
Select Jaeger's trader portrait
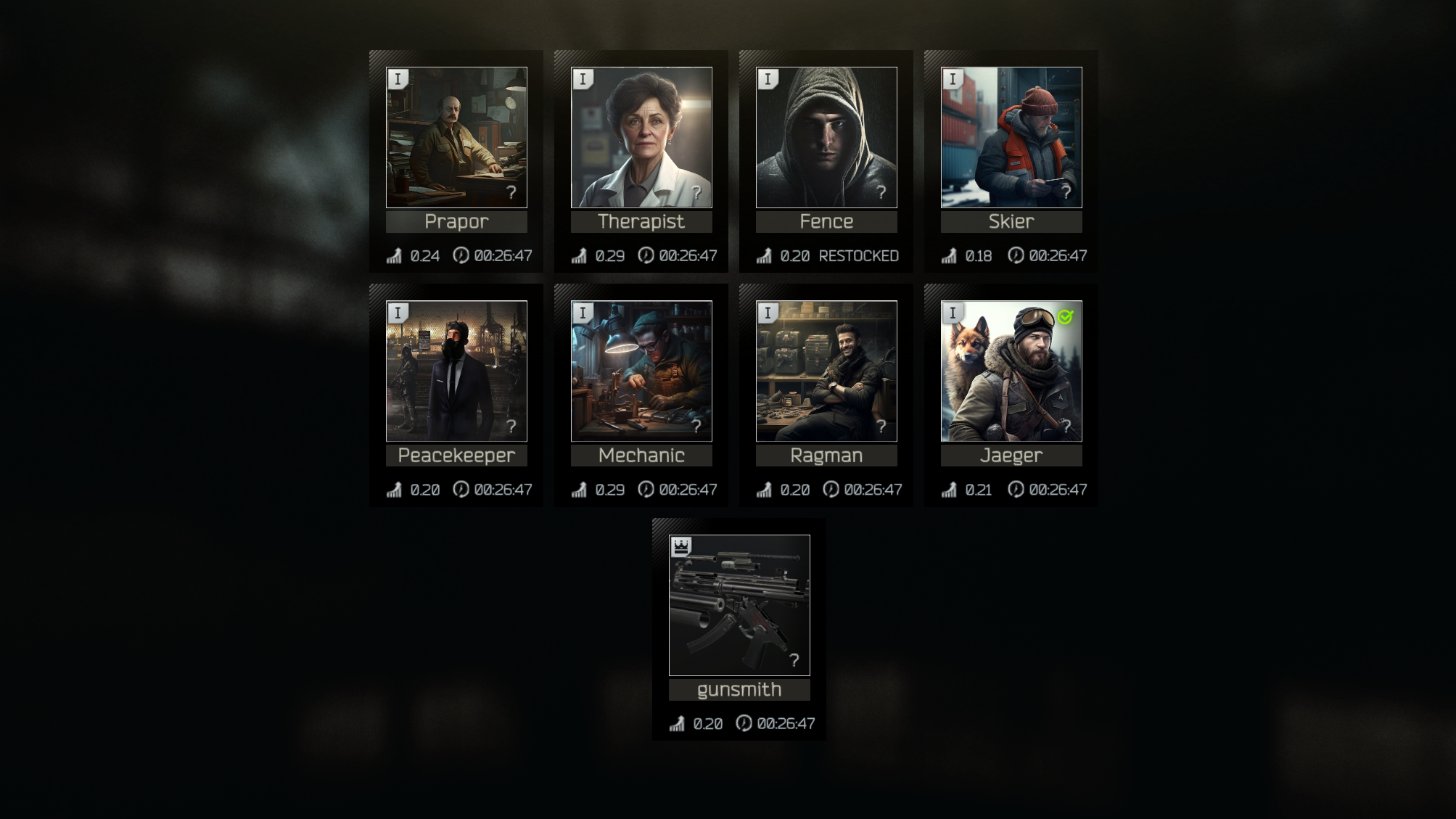[x=1011, y=371]
